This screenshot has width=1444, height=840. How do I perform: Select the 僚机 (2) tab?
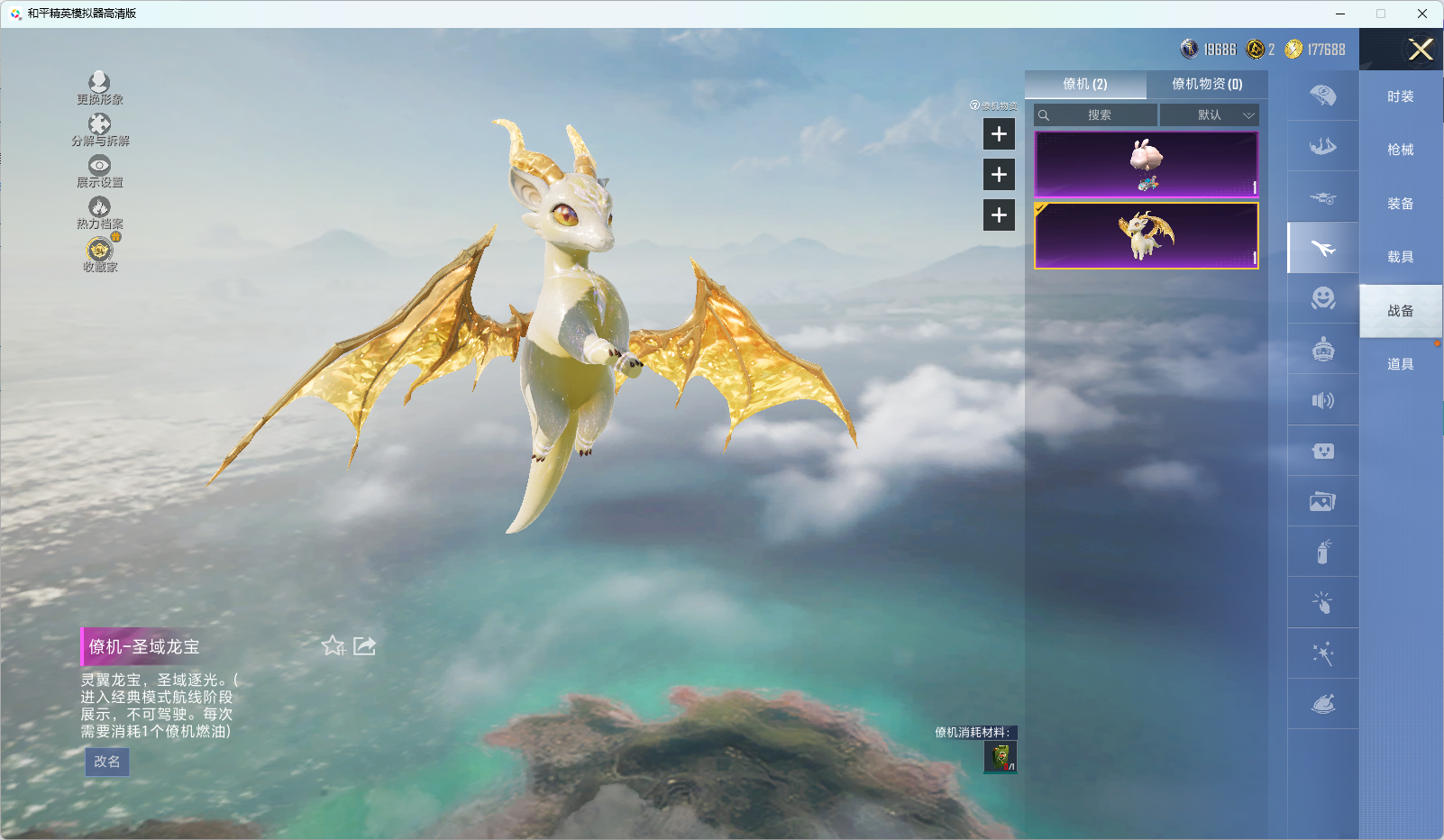point(1085,84)
